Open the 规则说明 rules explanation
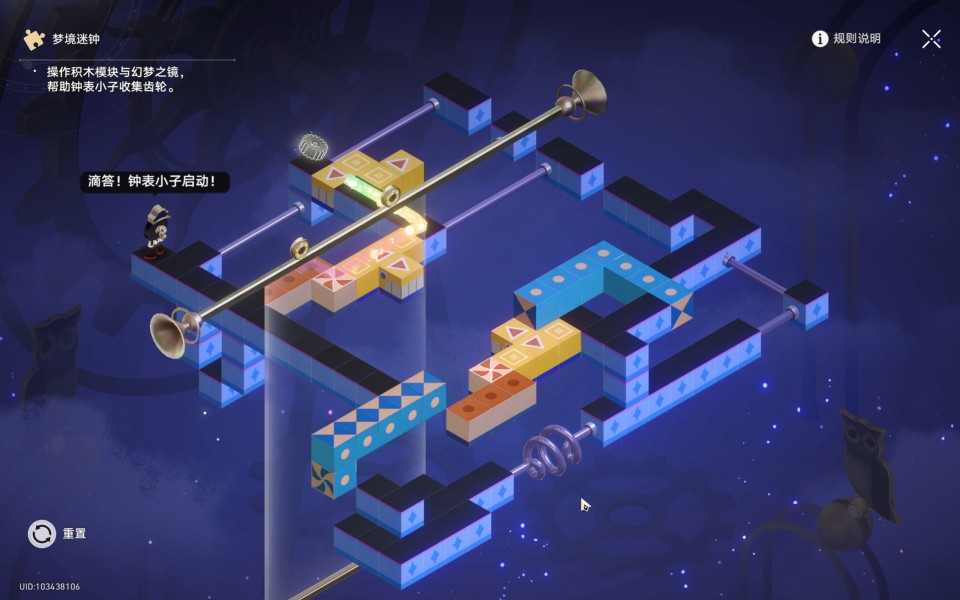The image size is (960, 600). coord(846,39)
